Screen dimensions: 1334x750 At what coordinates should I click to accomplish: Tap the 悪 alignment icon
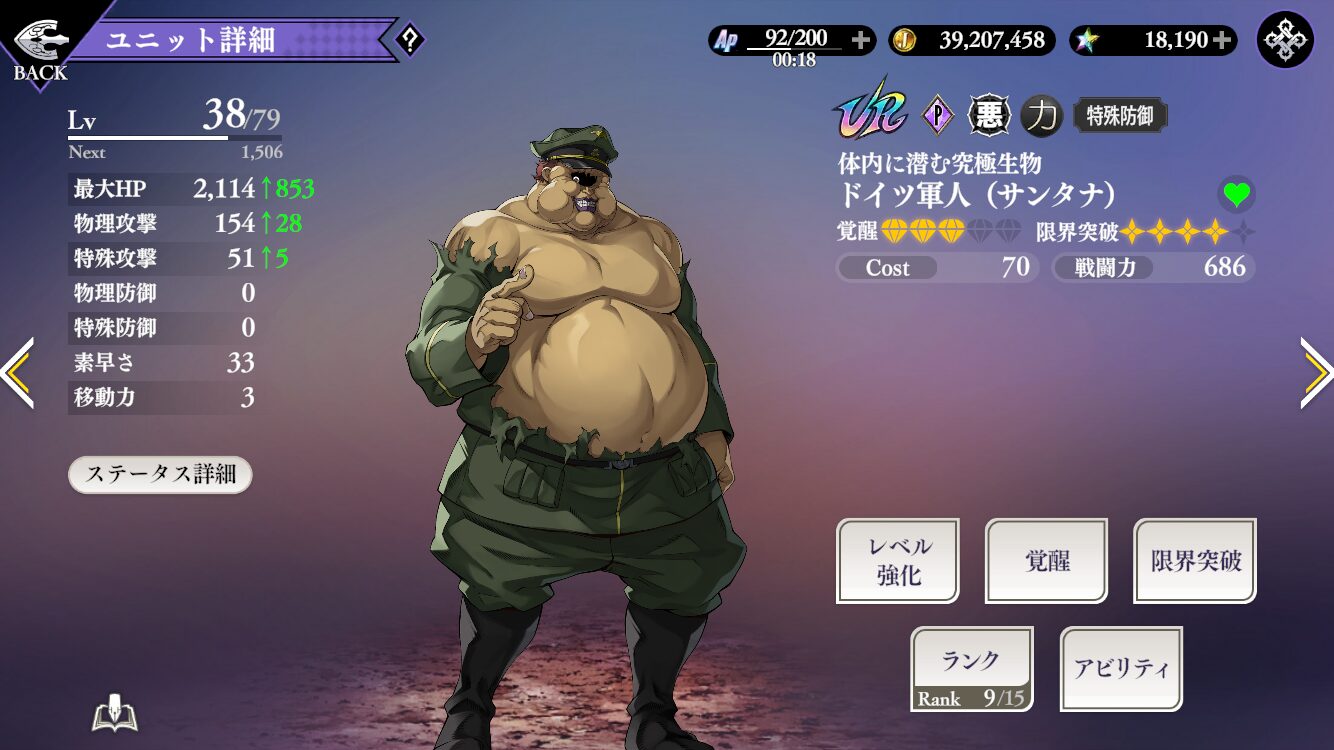coord(989,116)
